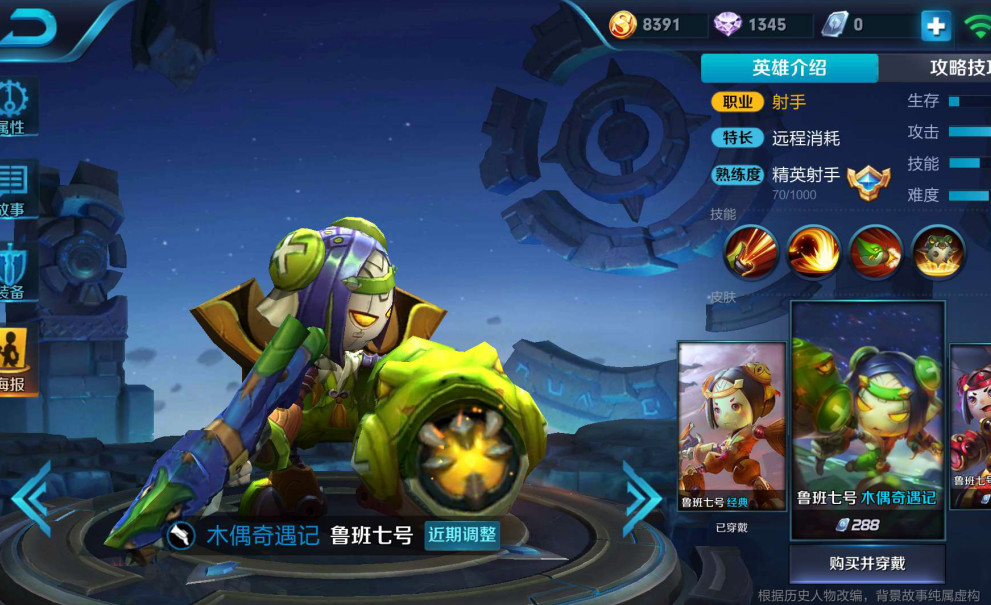Switch to previous hero with left arrow
This screenshot has height=605, width=991.
[31, 497]
